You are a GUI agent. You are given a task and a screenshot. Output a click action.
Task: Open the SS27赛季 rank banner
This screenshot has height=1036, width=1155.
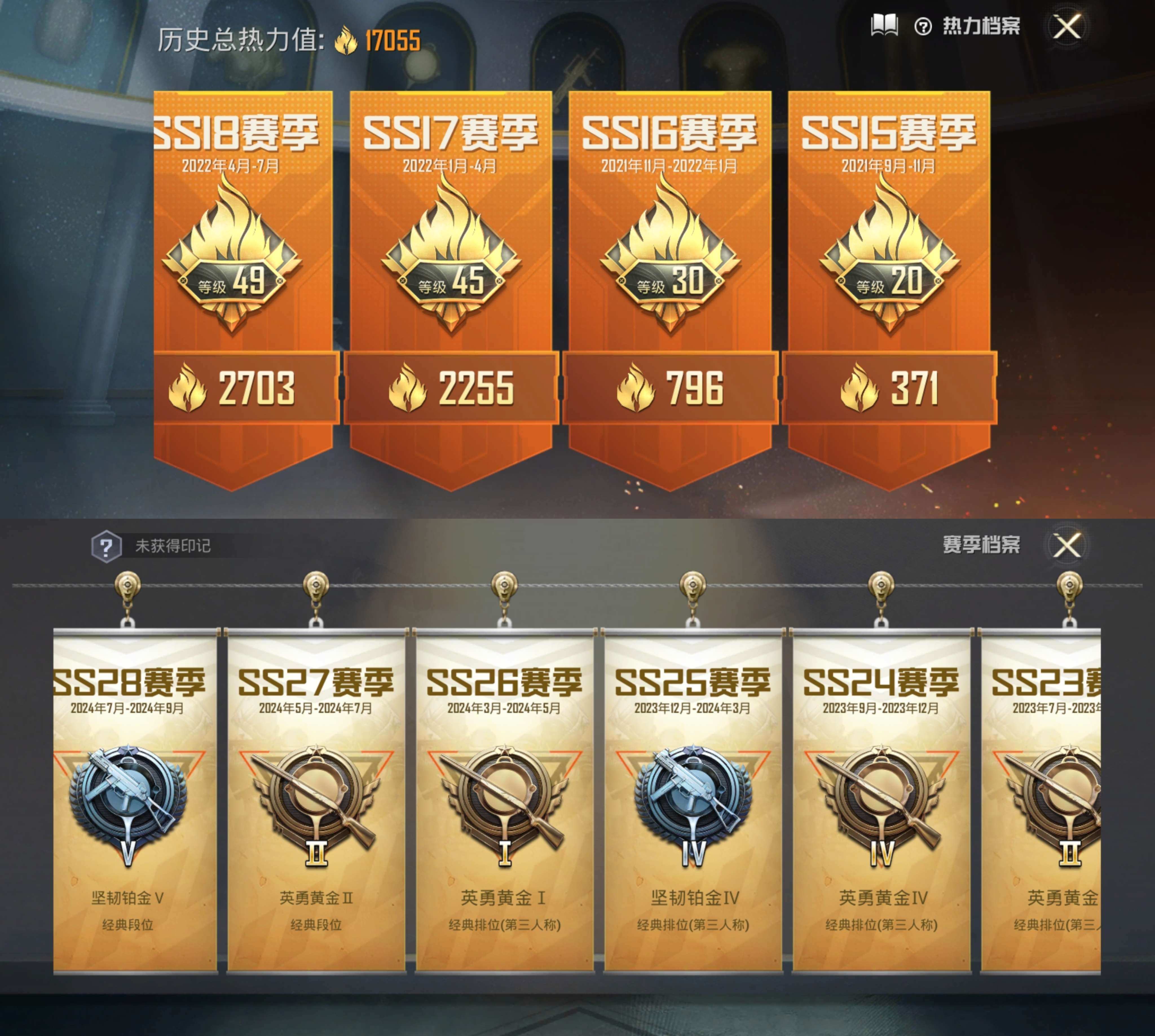pos(316,797)
